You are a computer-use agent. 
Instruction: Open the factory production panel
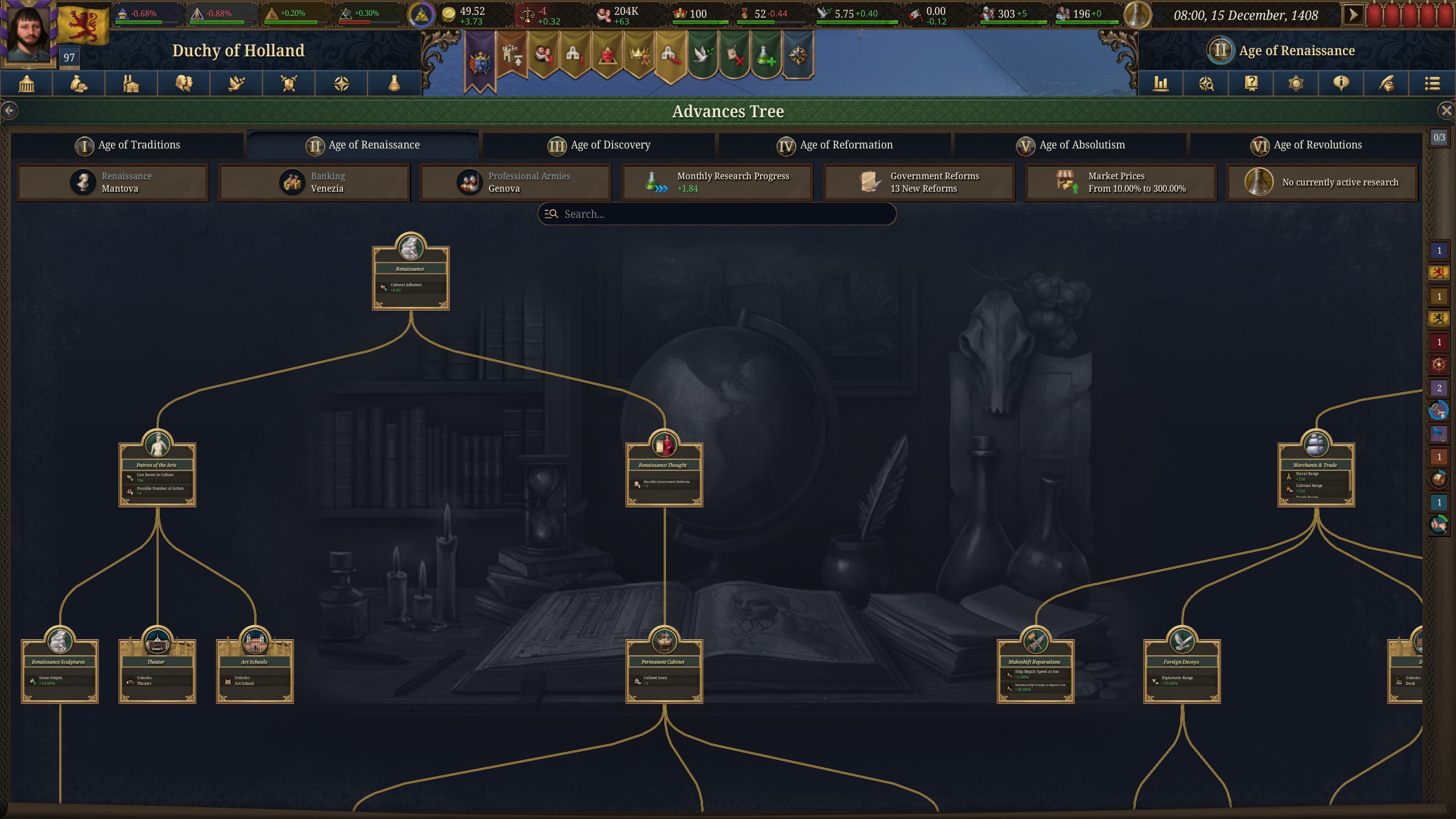pos(131,84)
